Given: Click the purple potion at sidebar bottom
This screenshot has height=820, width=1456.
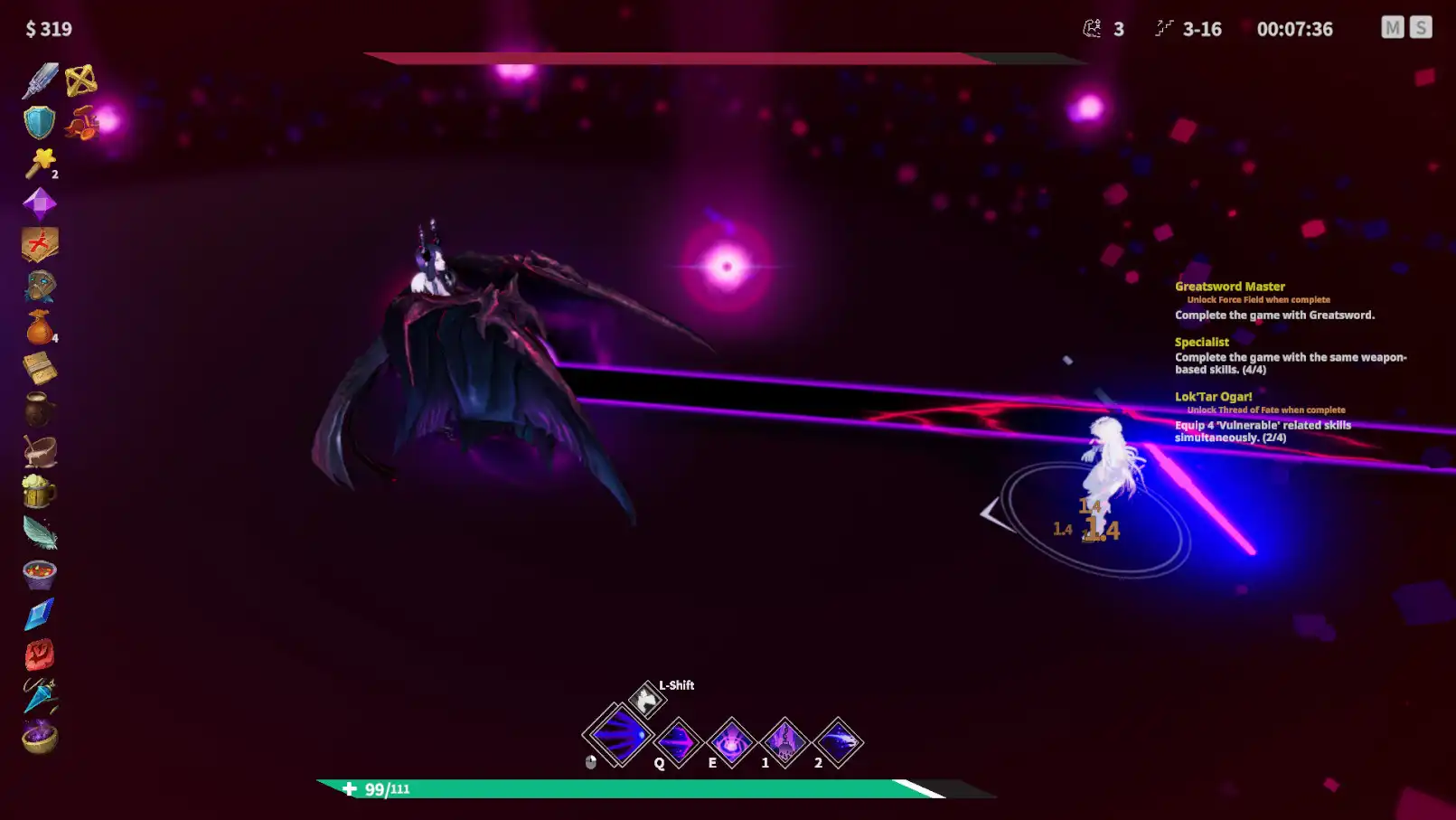Looking at the screenshot, I should [x=38, y=737].
